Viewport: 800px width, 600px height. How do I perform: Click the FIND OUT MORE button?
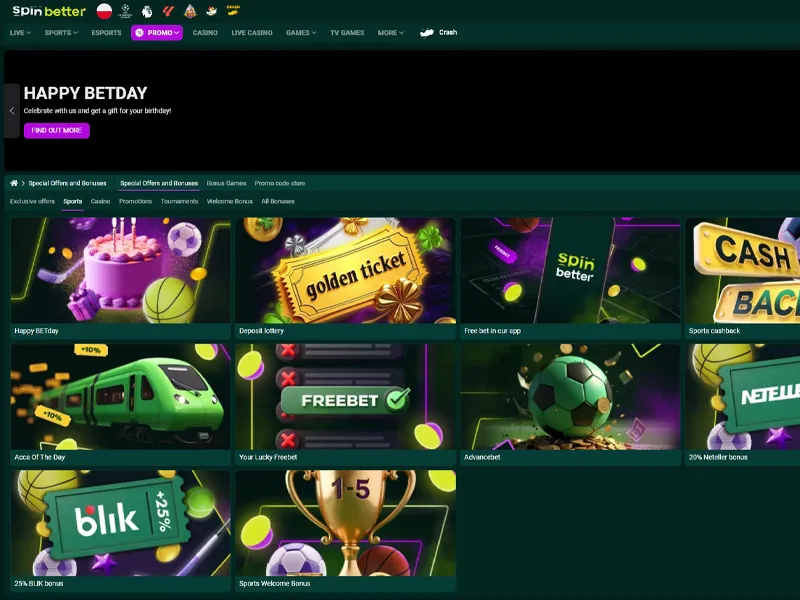point(57,130)
